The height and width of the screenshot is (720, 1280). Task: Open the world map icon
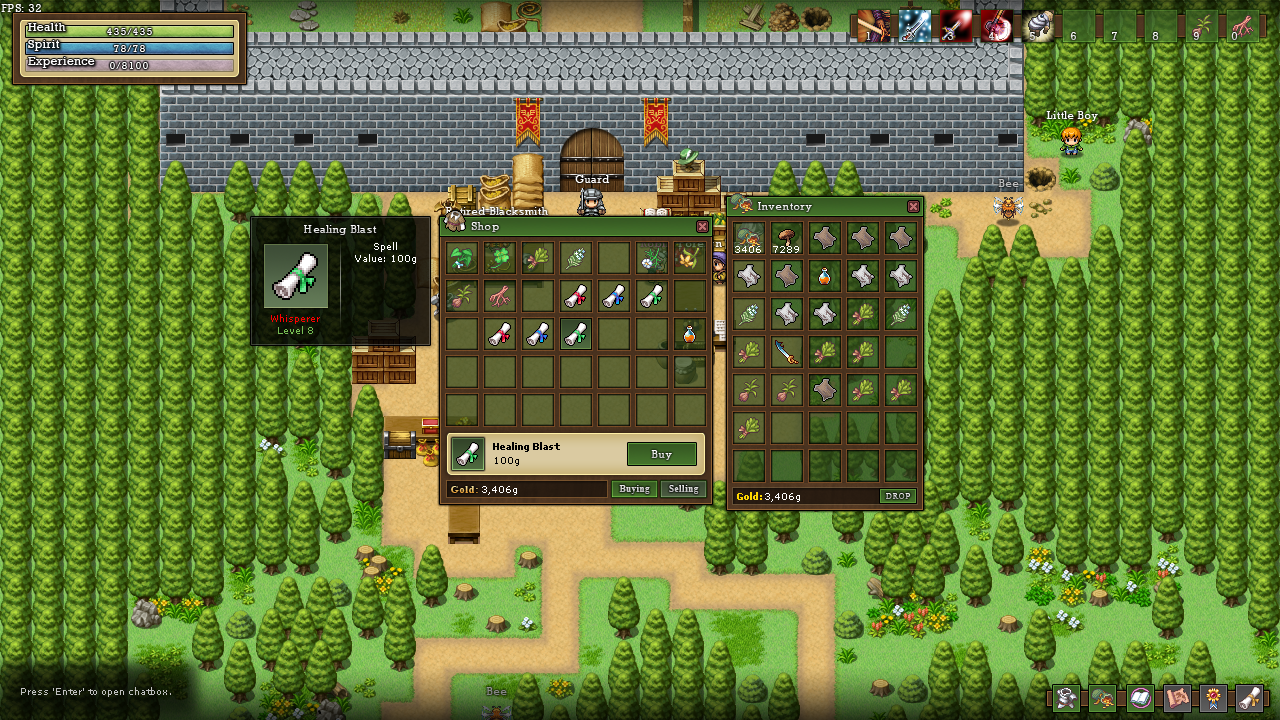click(1177, 697)
